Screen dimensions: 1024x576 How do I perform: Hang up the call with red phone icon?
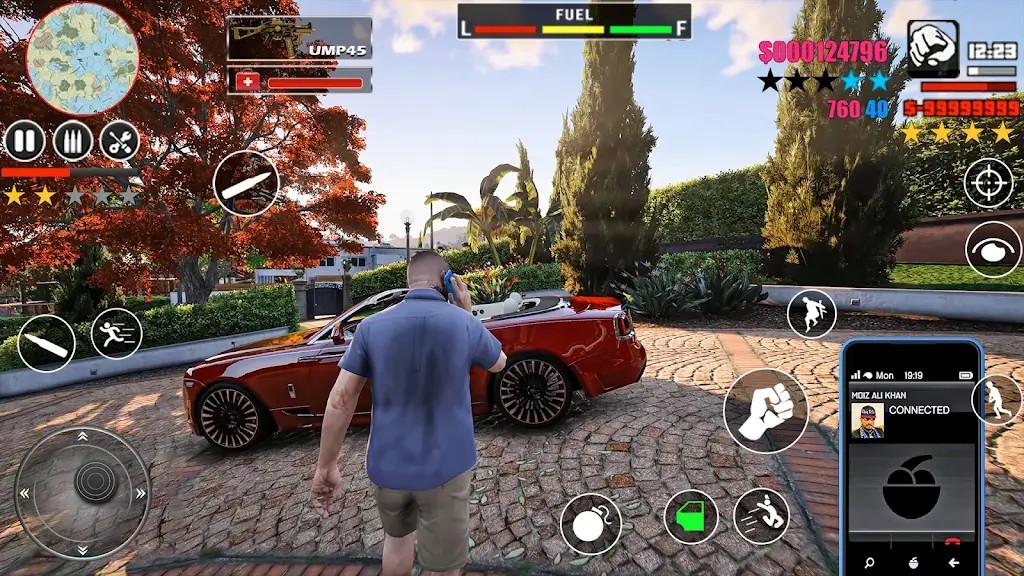pos(952,543)
